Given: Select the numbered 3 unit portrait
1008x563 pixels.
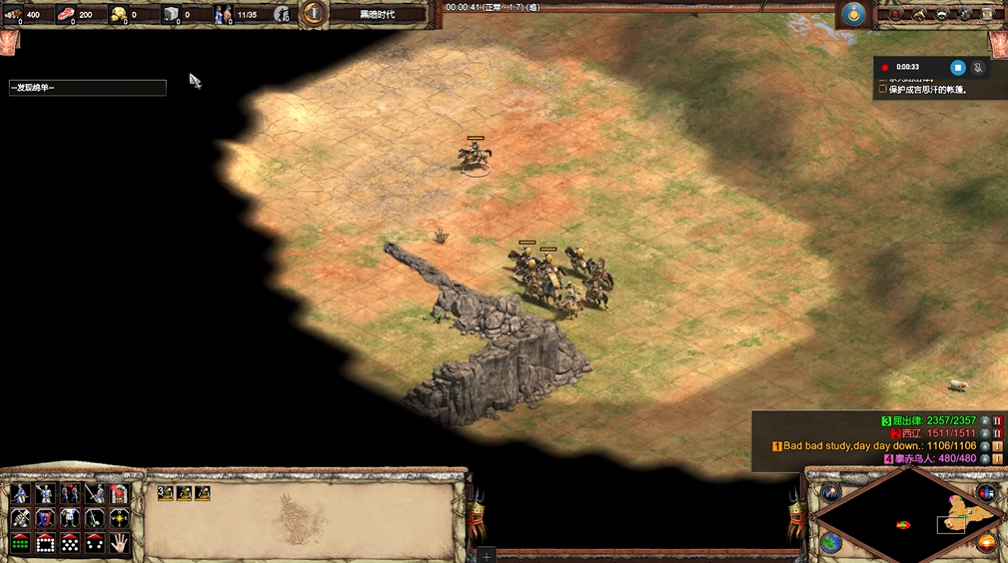Looking at the screenshot, I should pyautogui.click(x=166, y=493).
